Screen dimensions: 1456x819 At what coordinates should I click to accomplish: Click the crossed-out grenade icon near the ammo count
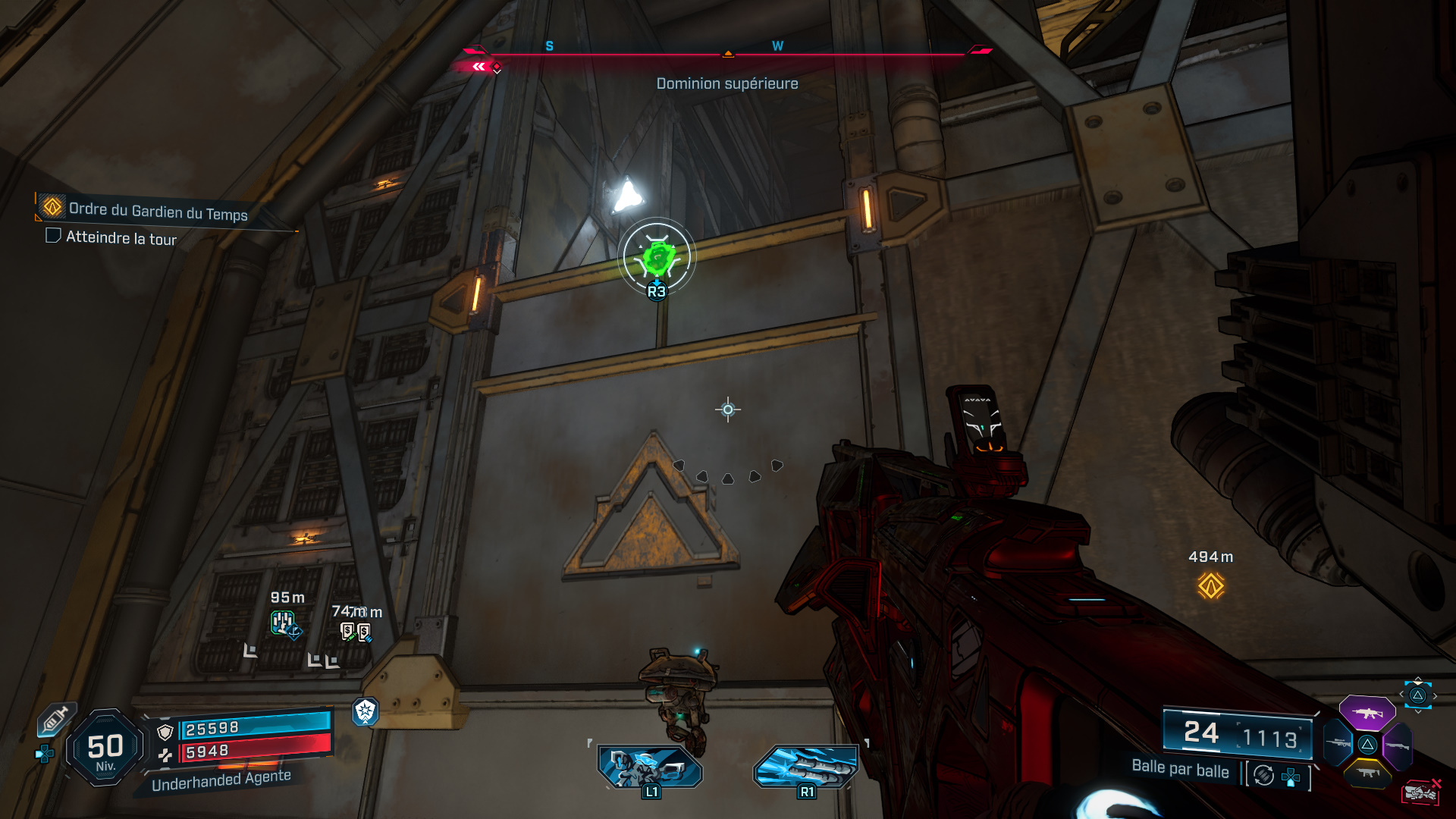point(1420,791)
